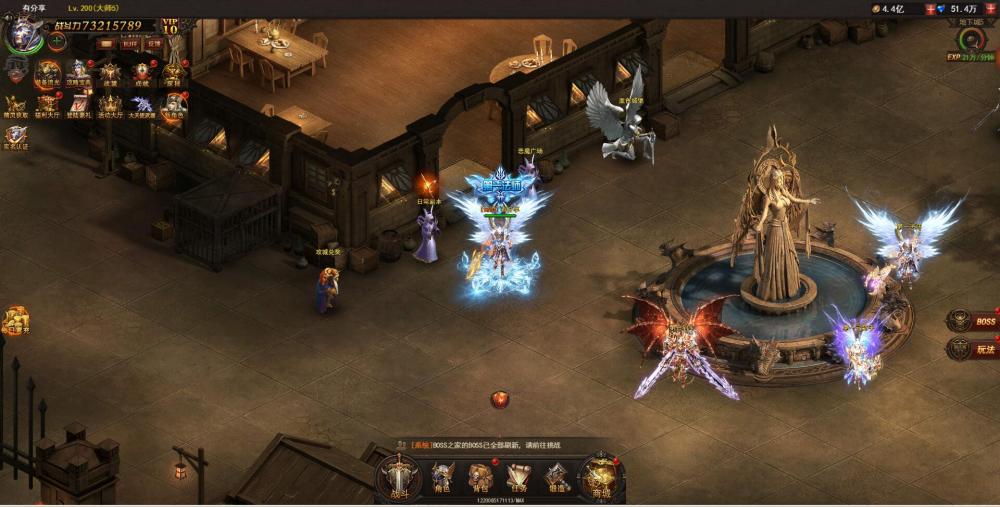
Task: Click the BOSS button
Action: (973, 321)
